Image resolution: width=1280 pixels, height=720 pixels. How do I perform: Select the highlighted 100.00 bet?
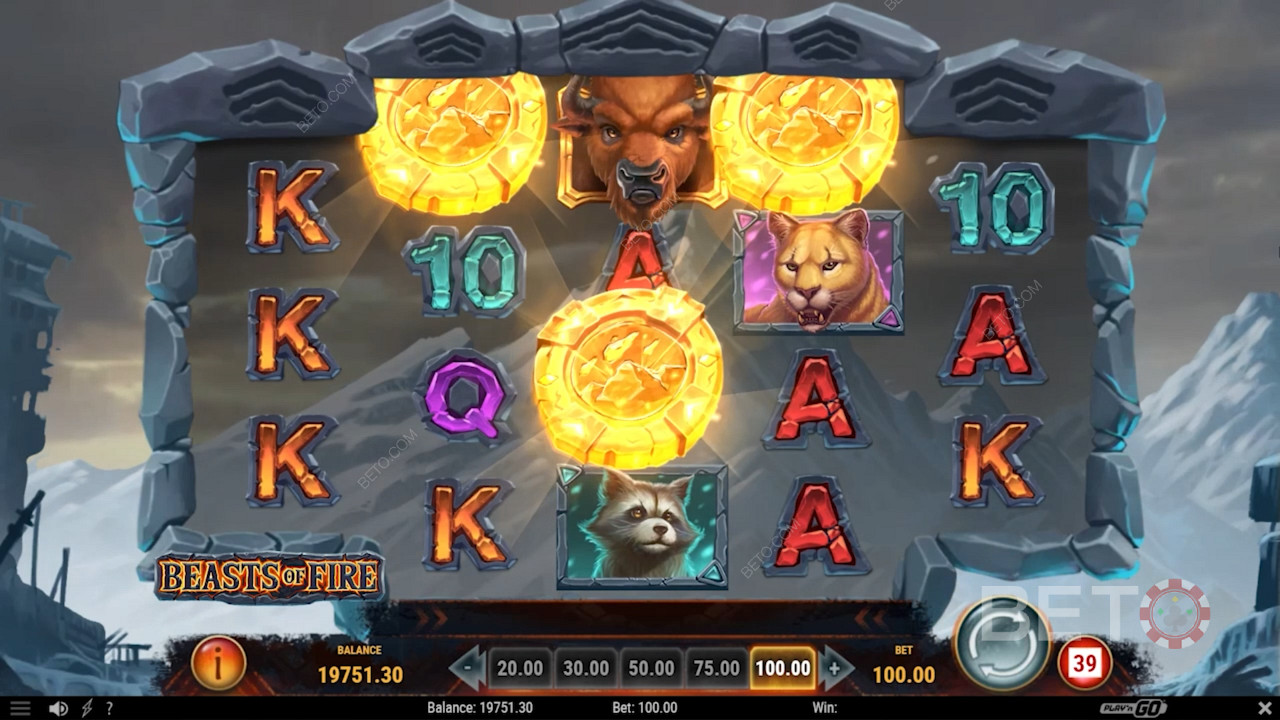783,668
